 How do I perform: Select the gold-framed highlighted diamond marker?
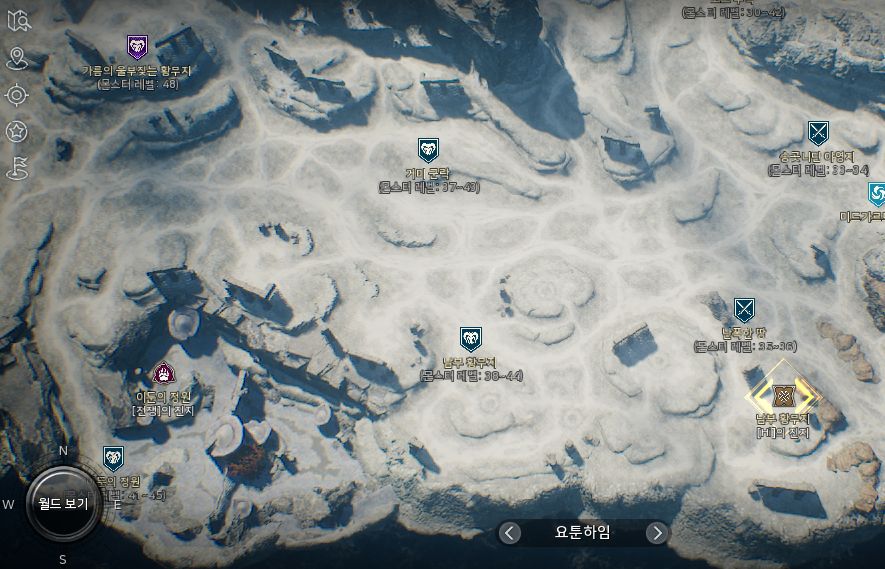coord(782,395)
